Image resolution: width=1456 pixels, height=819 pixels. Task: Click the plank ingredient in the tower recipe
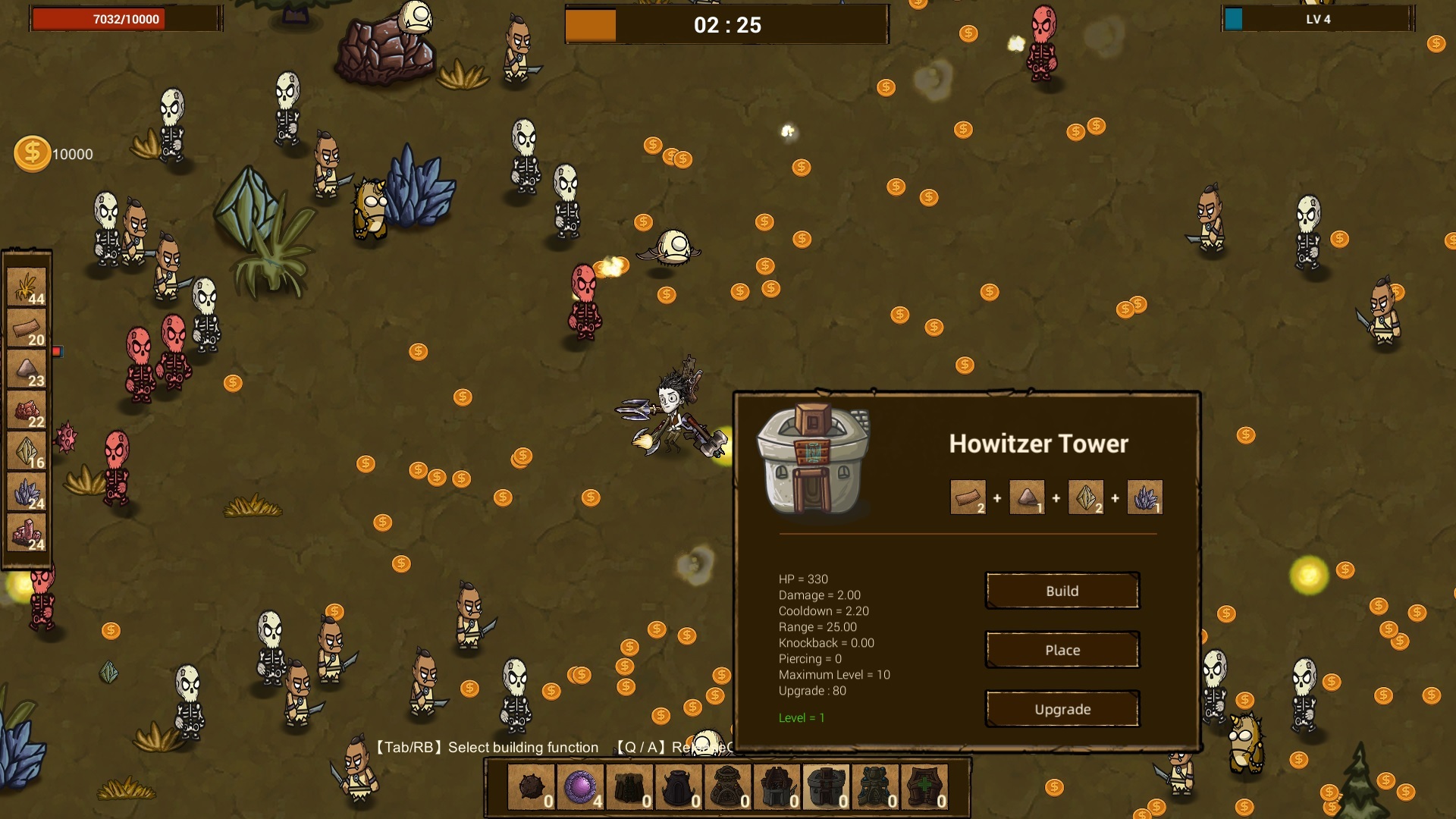click(968, 496)
